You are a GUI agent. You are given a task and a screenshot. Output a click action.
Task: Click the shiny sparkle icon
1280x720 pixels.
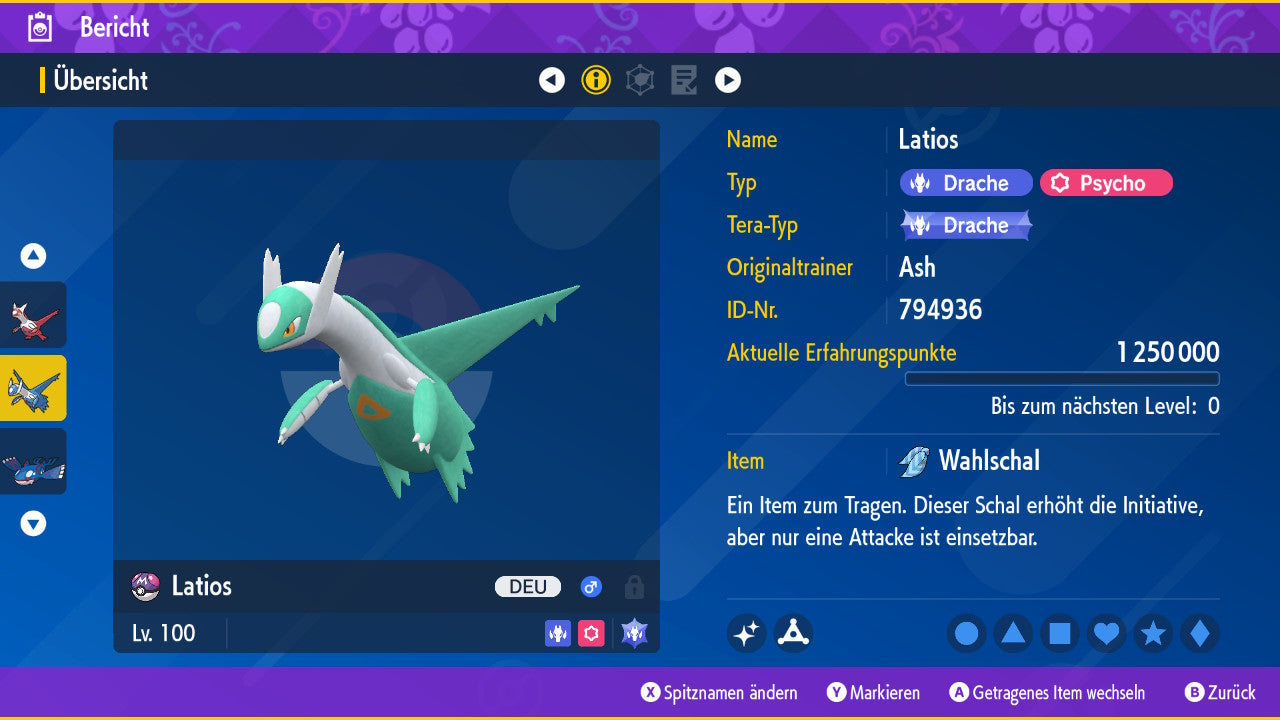coord(746,633)
